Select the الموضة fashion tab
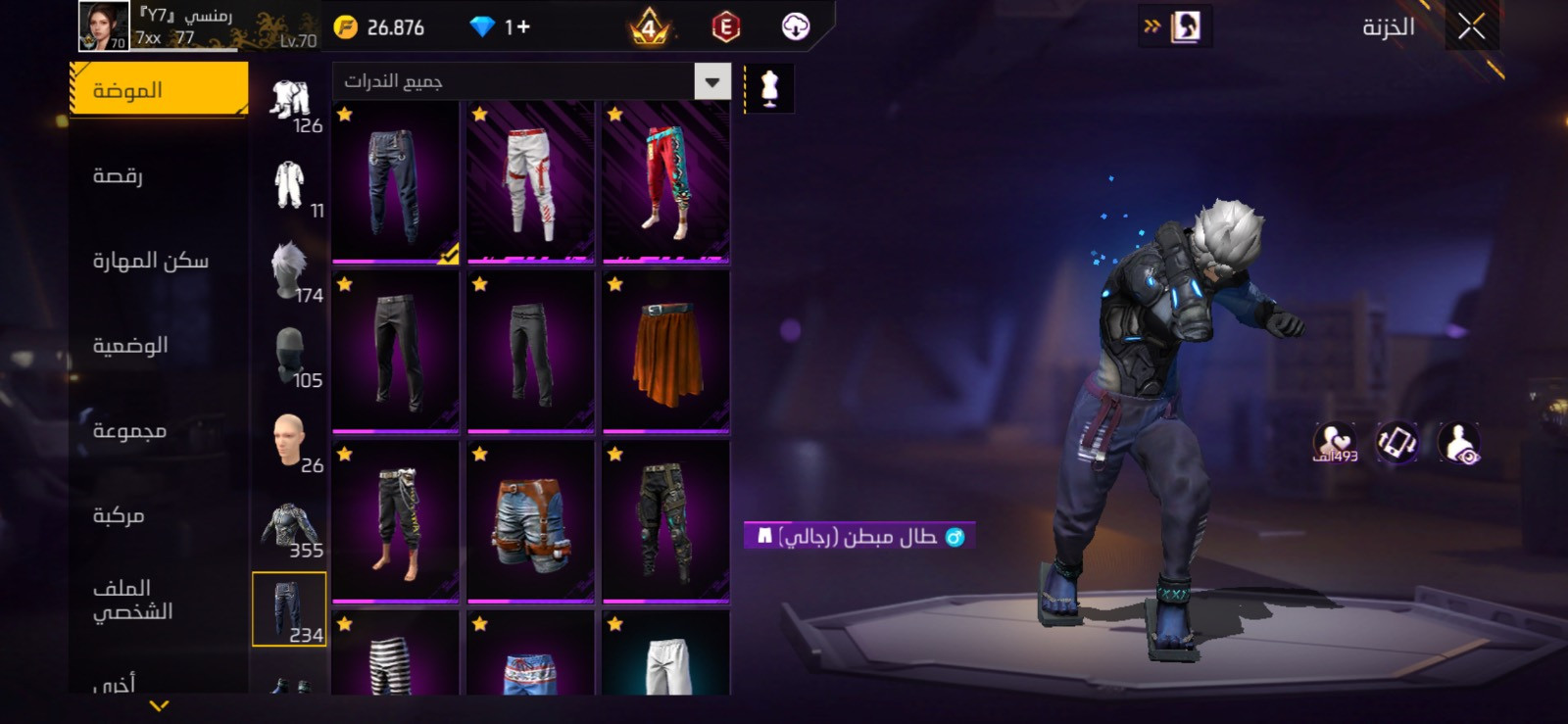 point(159,90)
